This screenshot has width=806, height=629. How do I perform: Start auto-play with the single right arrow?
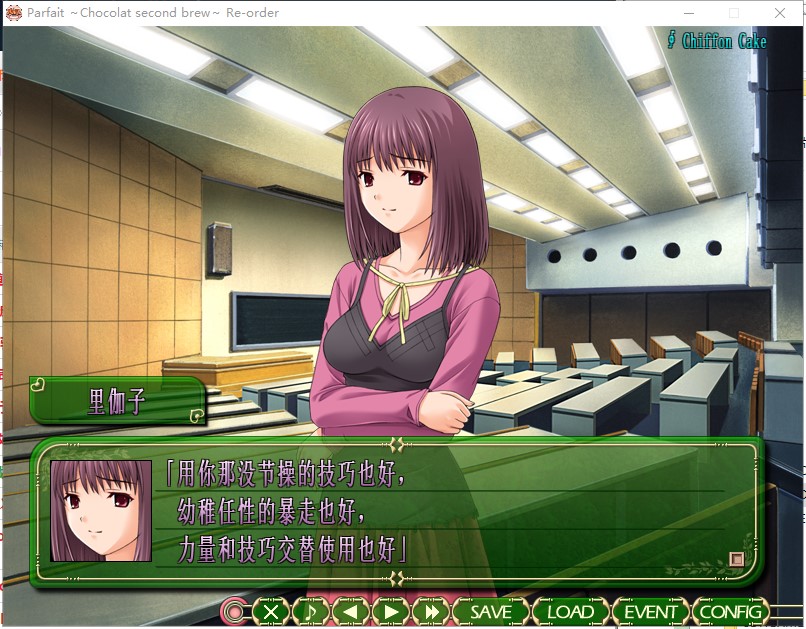coord(391,611)
